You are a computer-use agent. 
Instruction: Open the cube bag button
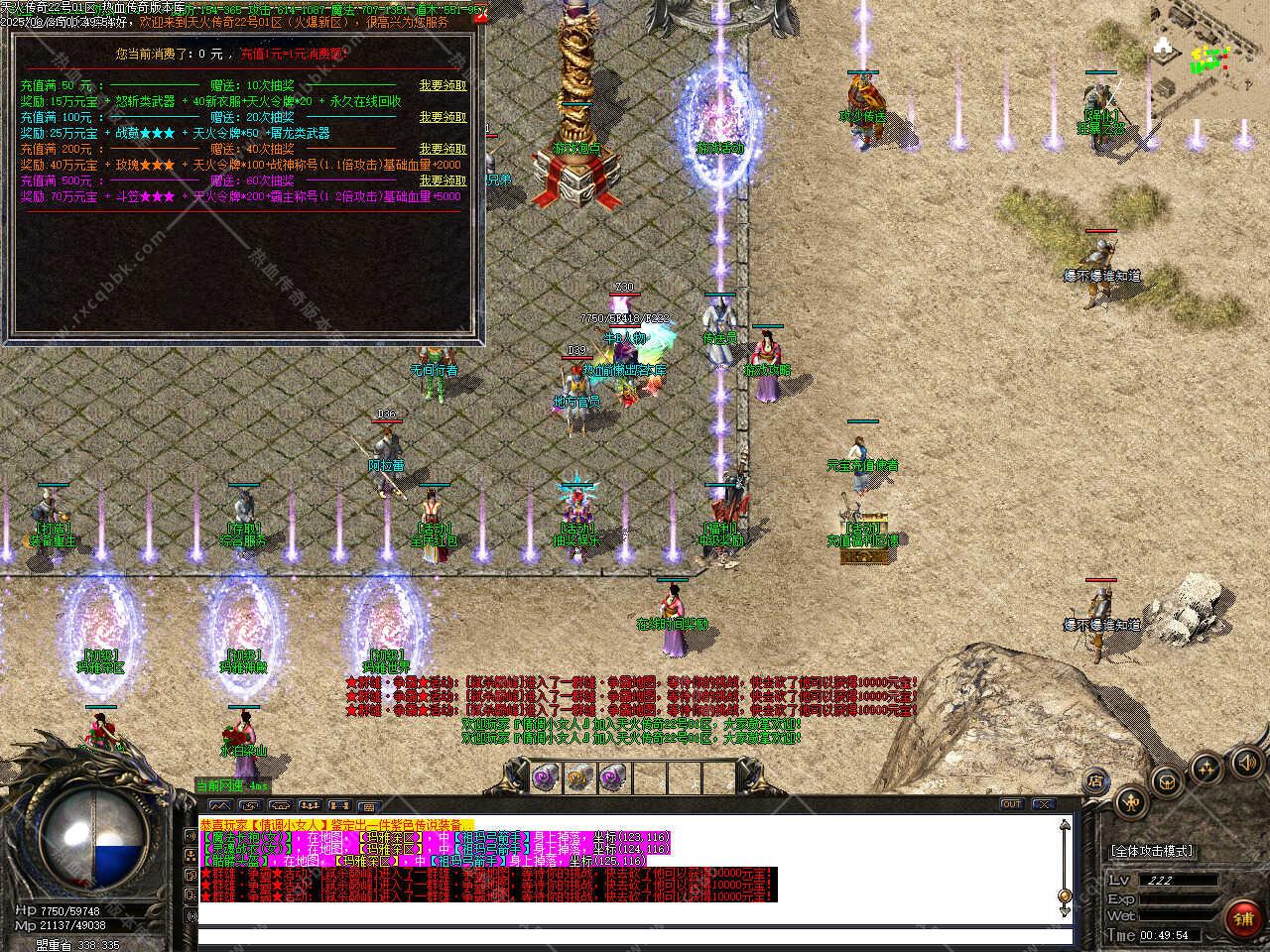(x=1167, y=779)
